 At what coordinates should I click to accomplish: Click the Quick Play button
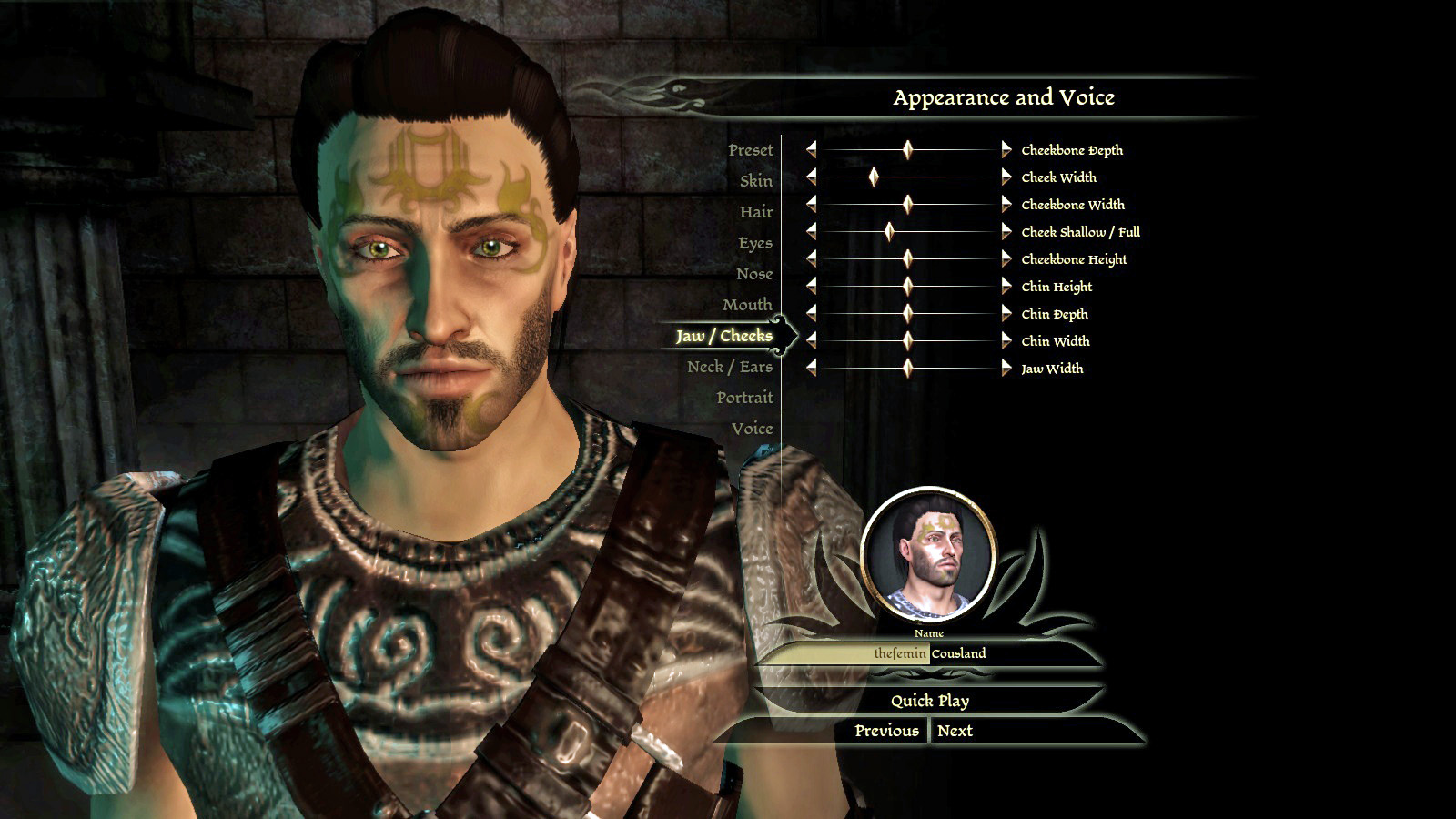(929, 701)
